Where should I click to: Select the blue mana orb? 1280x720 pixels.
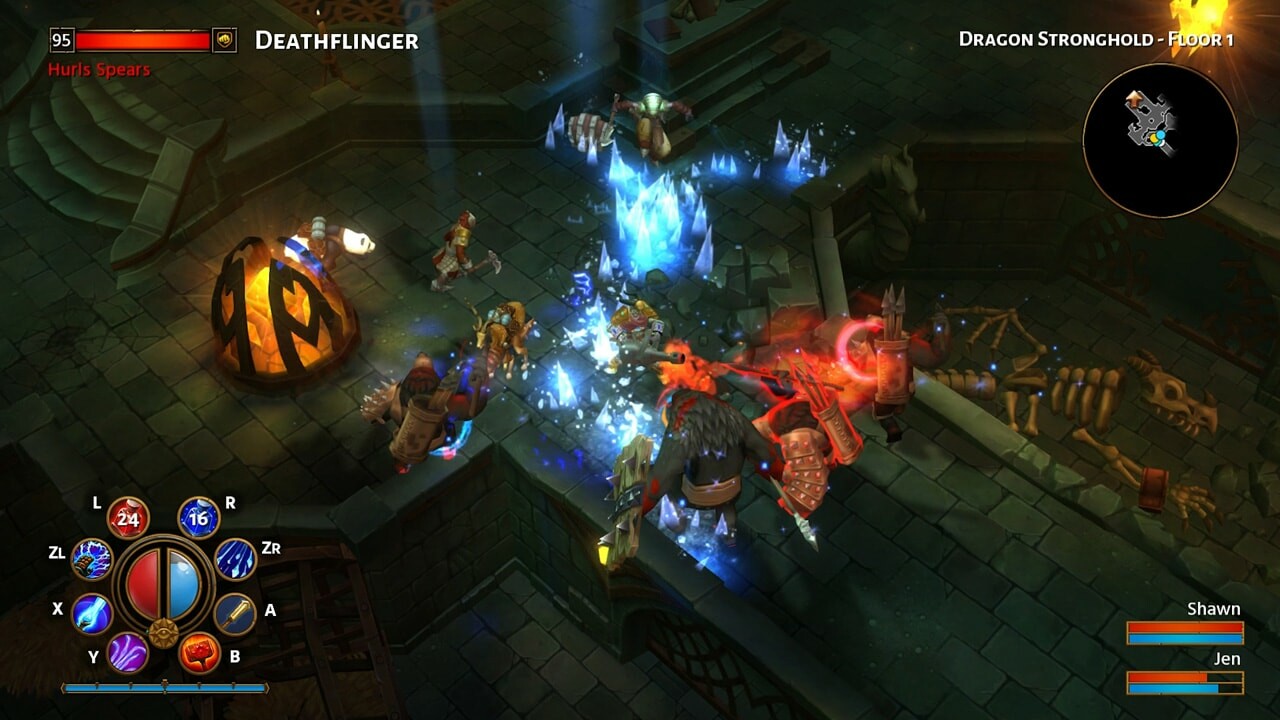(182, 585)
